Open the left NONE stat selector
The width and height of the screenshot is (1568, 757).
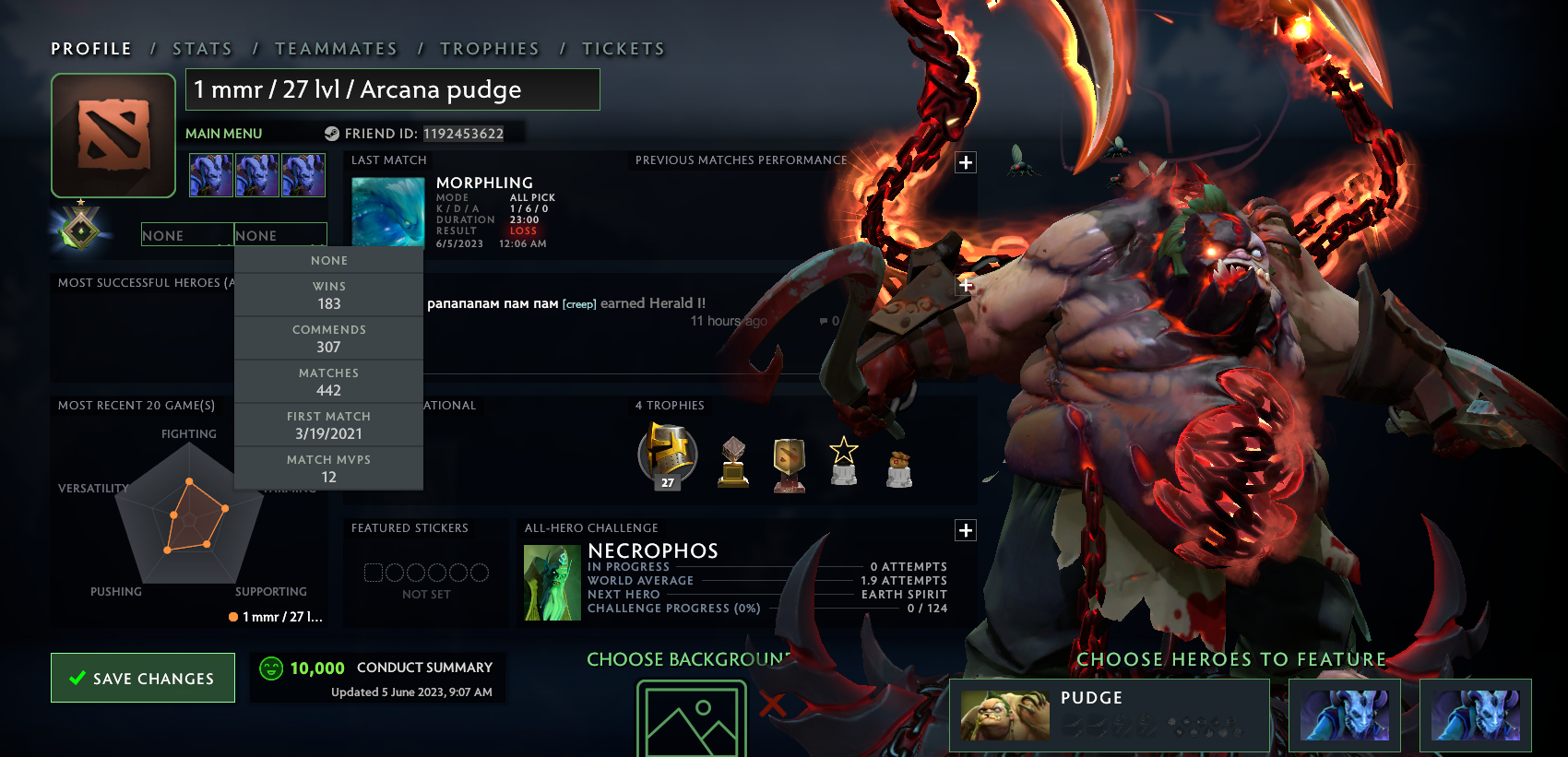(187, 235)
